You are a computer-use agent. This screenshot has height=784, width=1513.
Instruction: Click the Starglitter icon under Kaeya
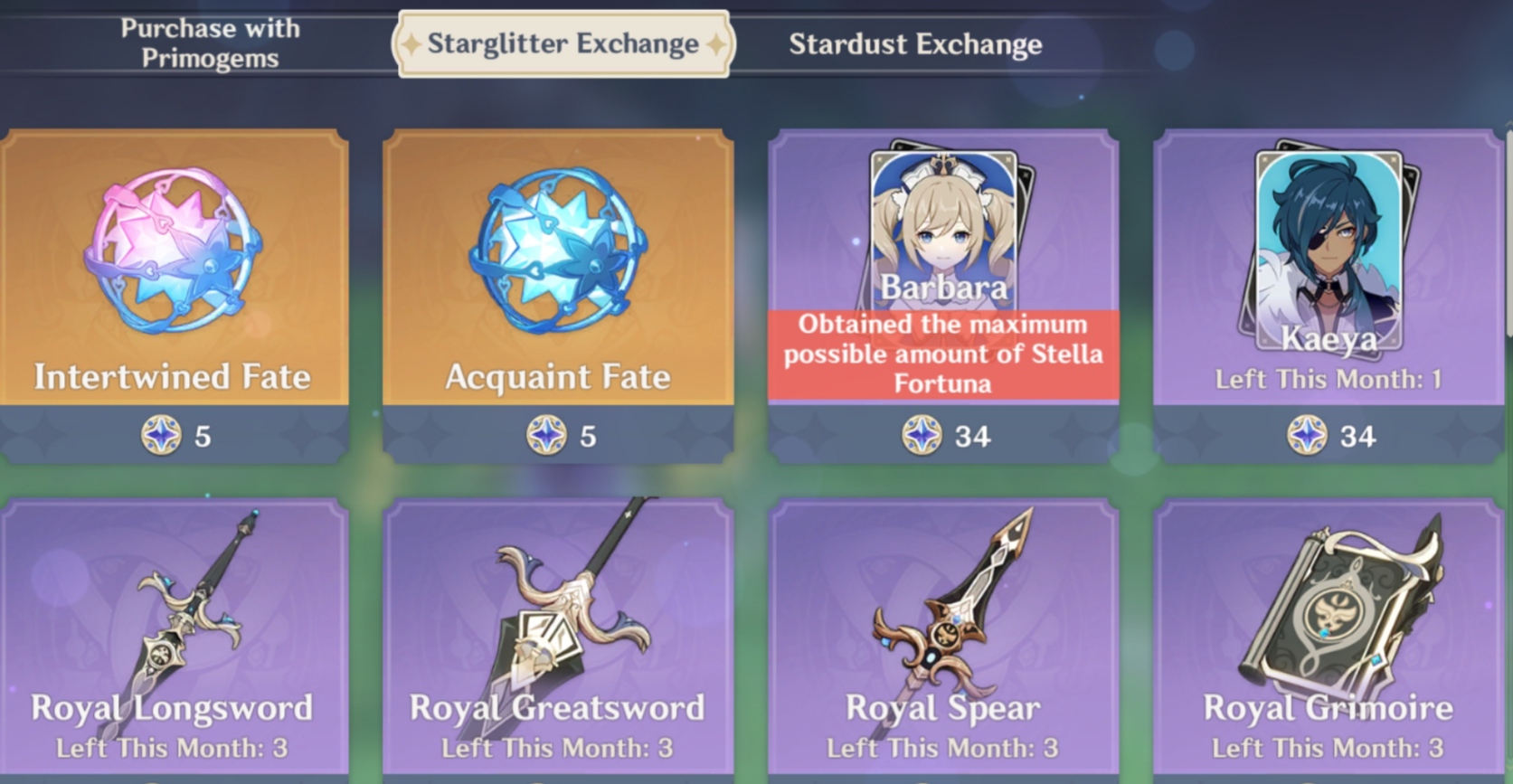pos(1307,437)
